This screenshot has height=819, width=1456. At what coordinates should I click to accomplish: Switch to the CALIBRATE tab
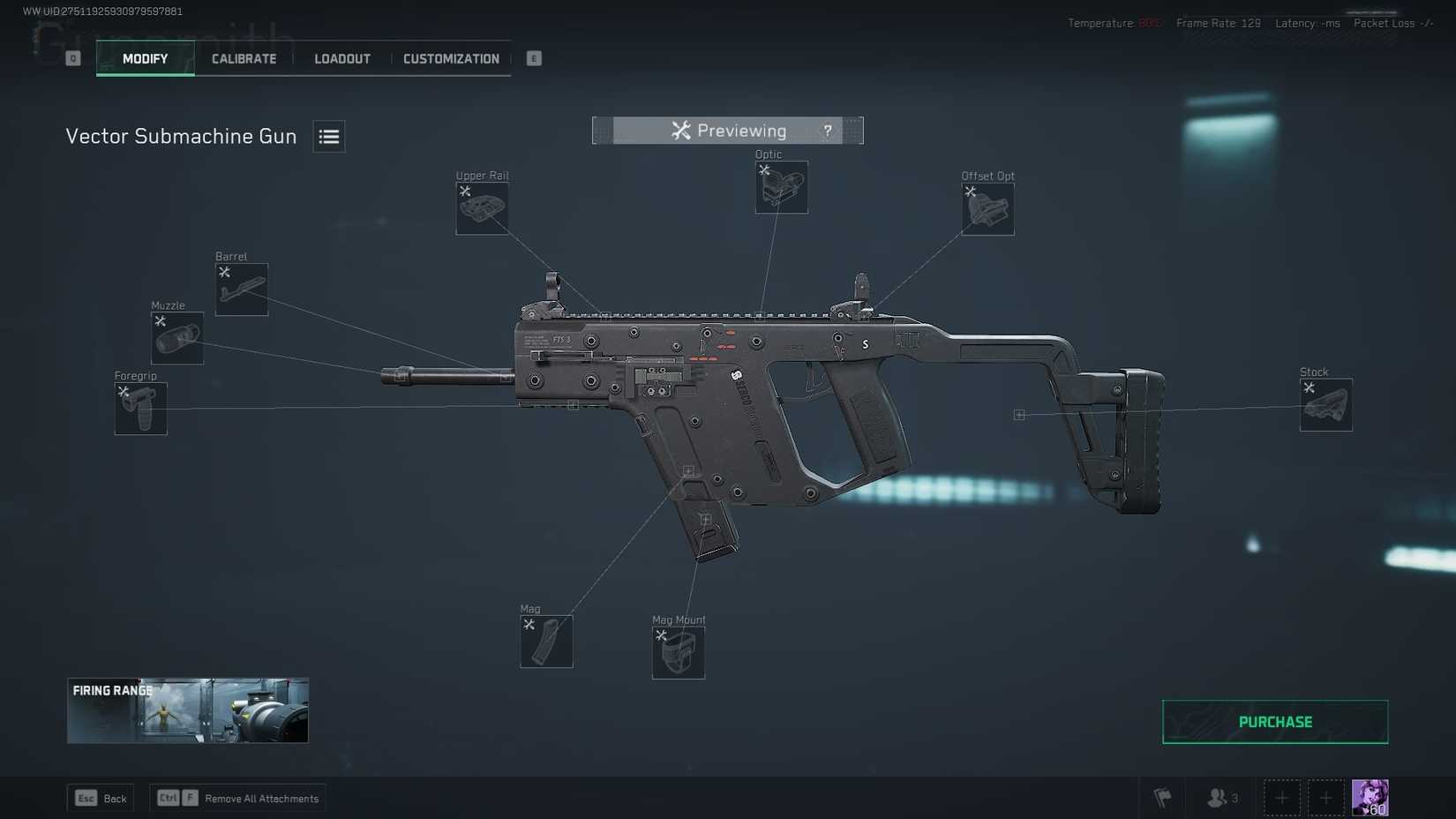243,58
